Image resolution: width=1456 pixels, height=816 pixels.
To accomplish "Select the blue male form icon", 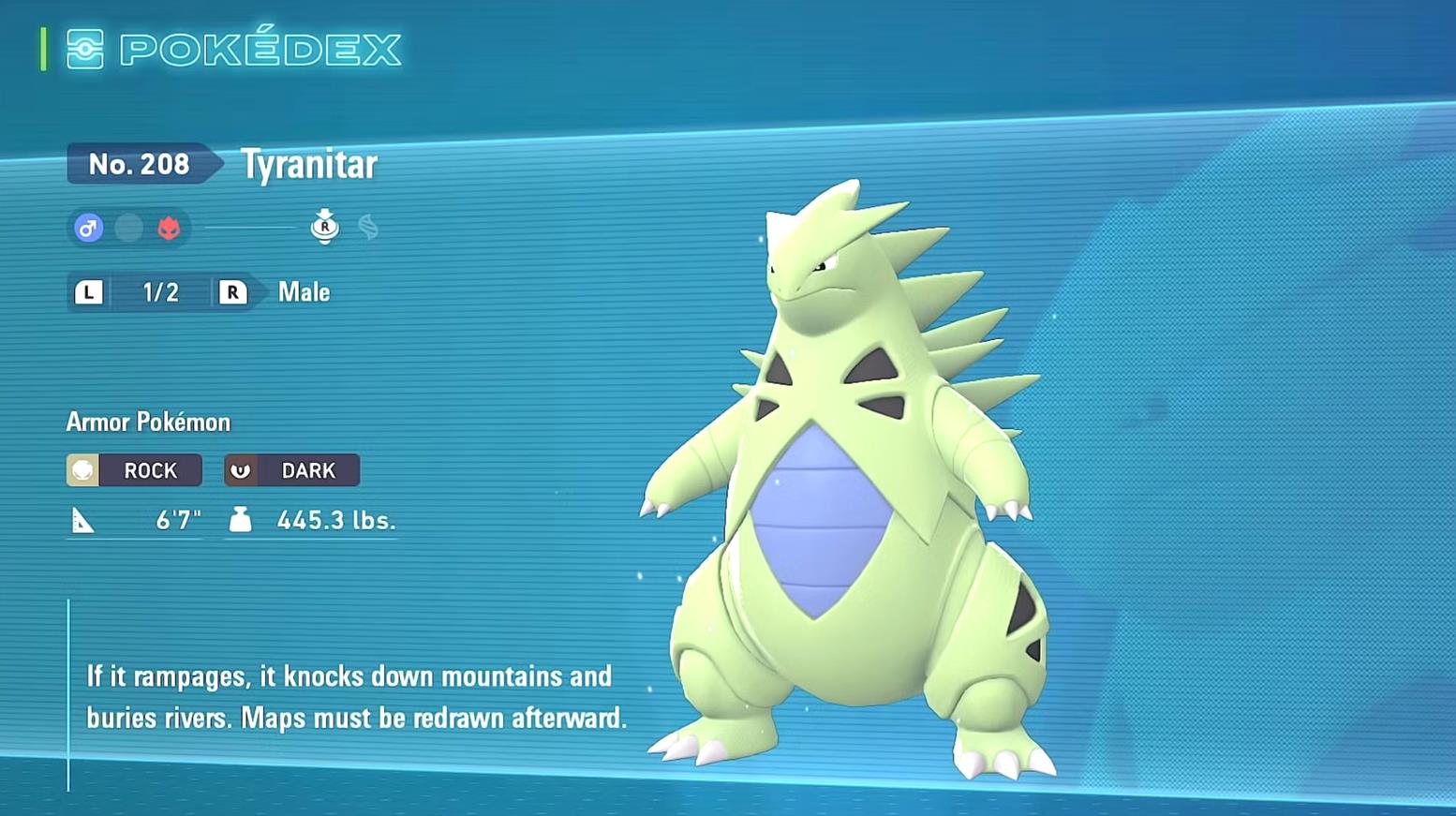I will click(88, 228).
